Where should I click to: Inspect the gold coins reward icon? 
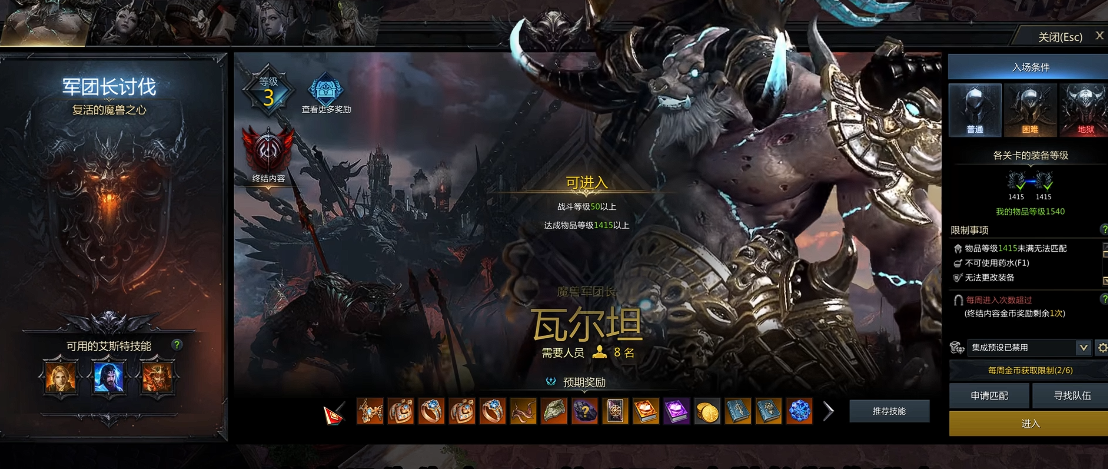[707, 411]
